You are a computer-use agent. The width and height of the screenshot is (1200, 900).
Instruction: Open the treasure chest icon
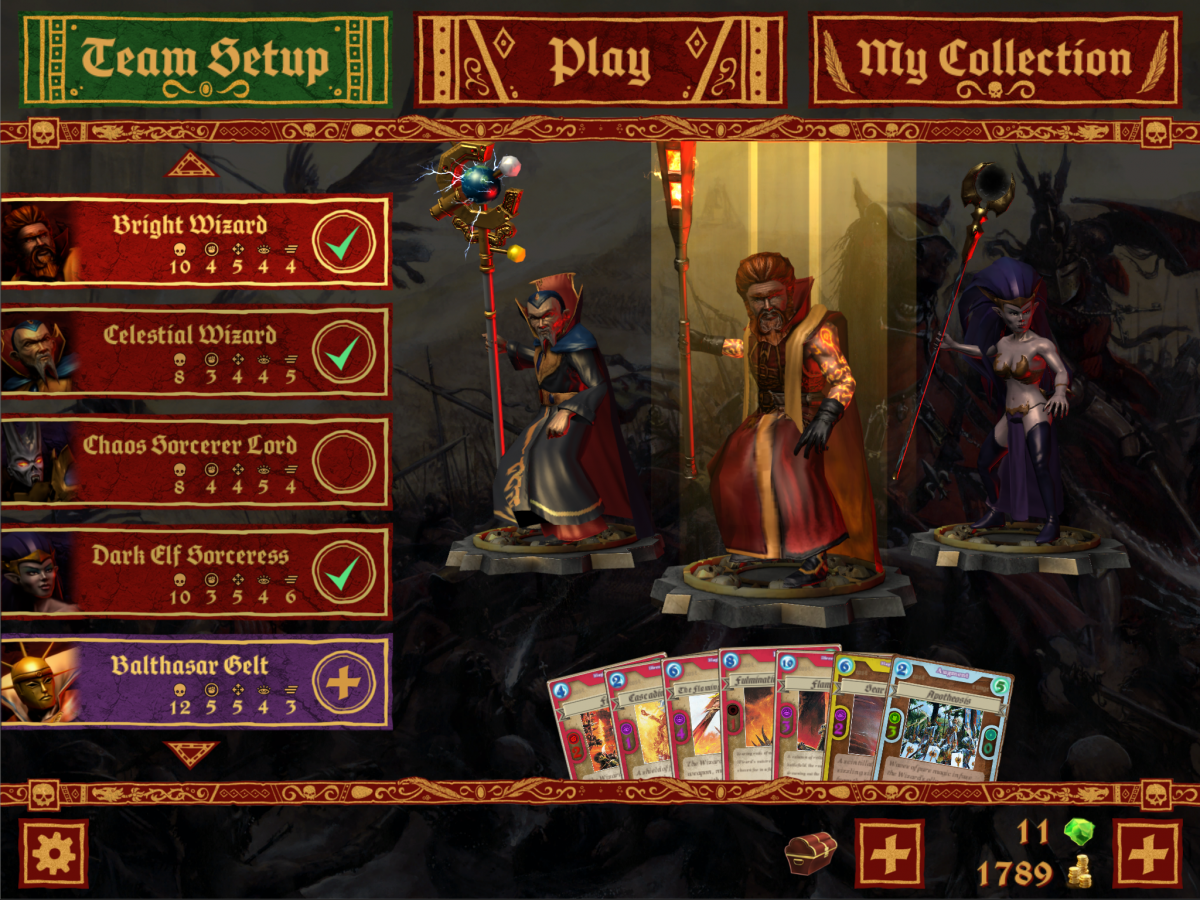[810, 853]
